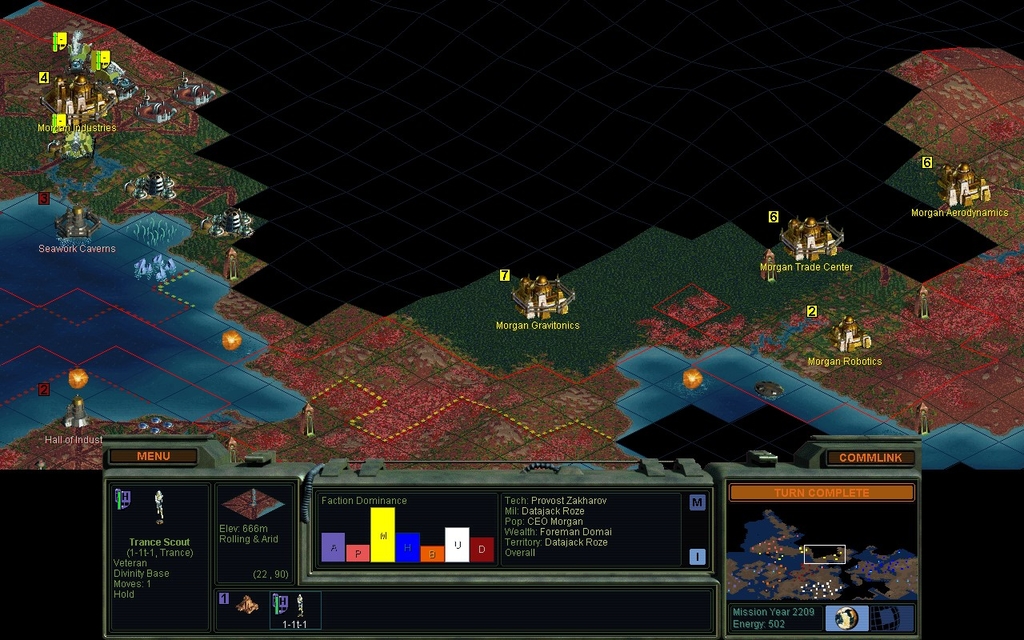Click the world minimap
Viewport: 1024px width, 640px height.
click(820, 554)
